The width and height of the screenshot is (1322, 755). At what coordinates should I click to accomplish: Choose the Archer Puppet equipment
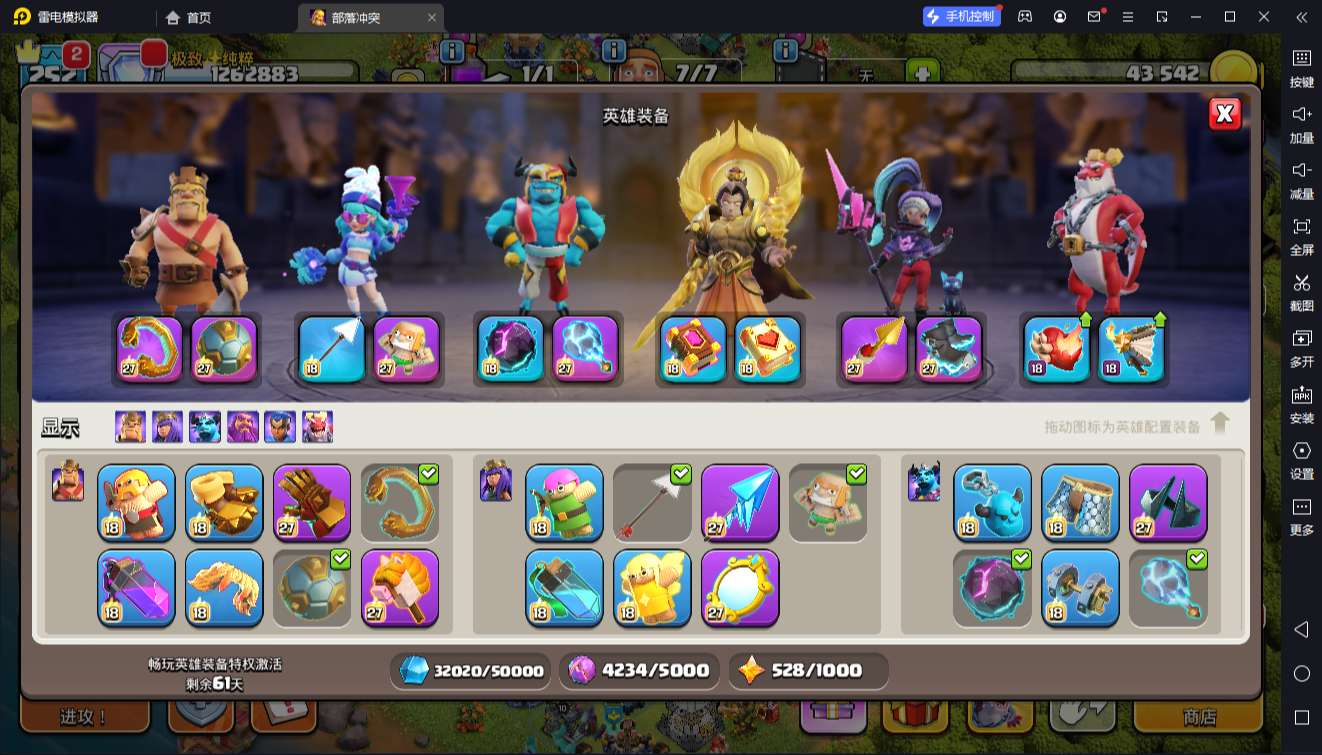click(564, 502)
